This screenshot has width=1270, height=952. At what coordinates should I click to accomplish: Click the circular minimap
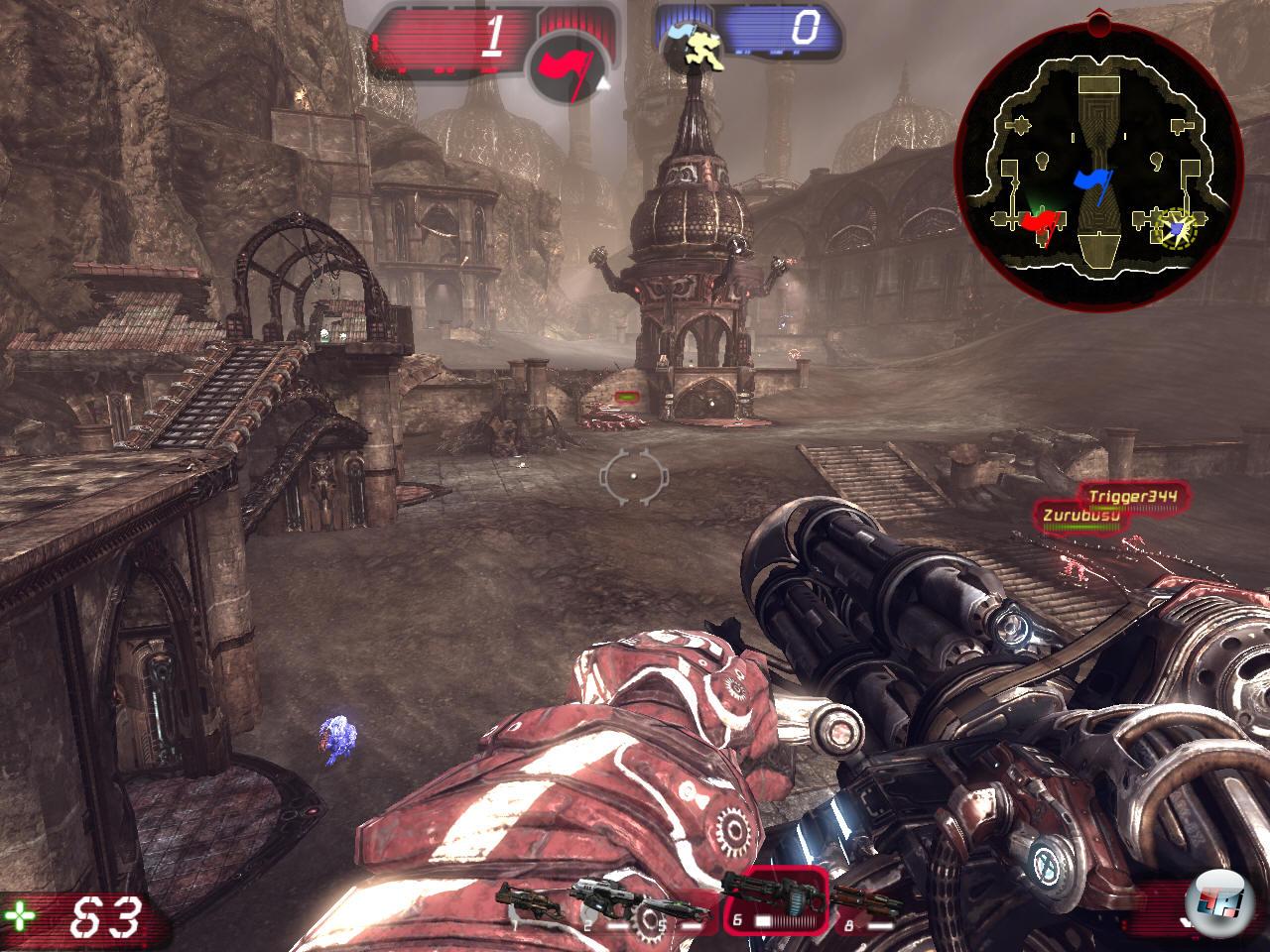[1098, 163]
